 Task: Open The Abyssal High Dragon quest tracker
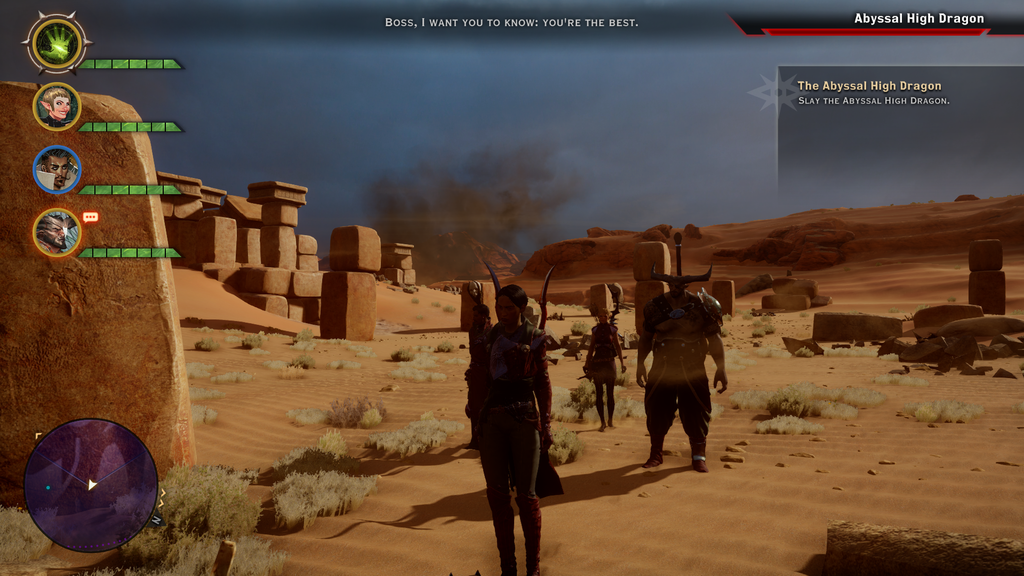(869, 86)
